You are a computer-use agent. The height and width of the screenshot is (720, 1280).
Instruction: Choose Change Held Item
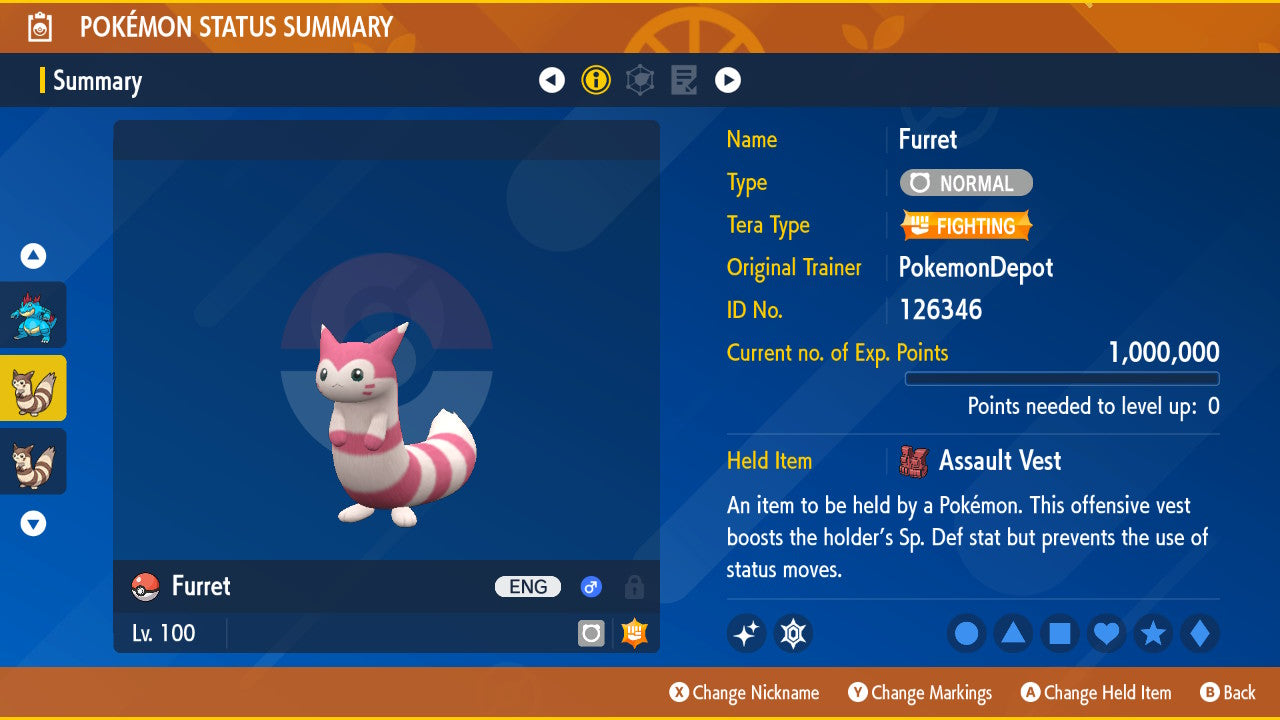pos(1096,693)
